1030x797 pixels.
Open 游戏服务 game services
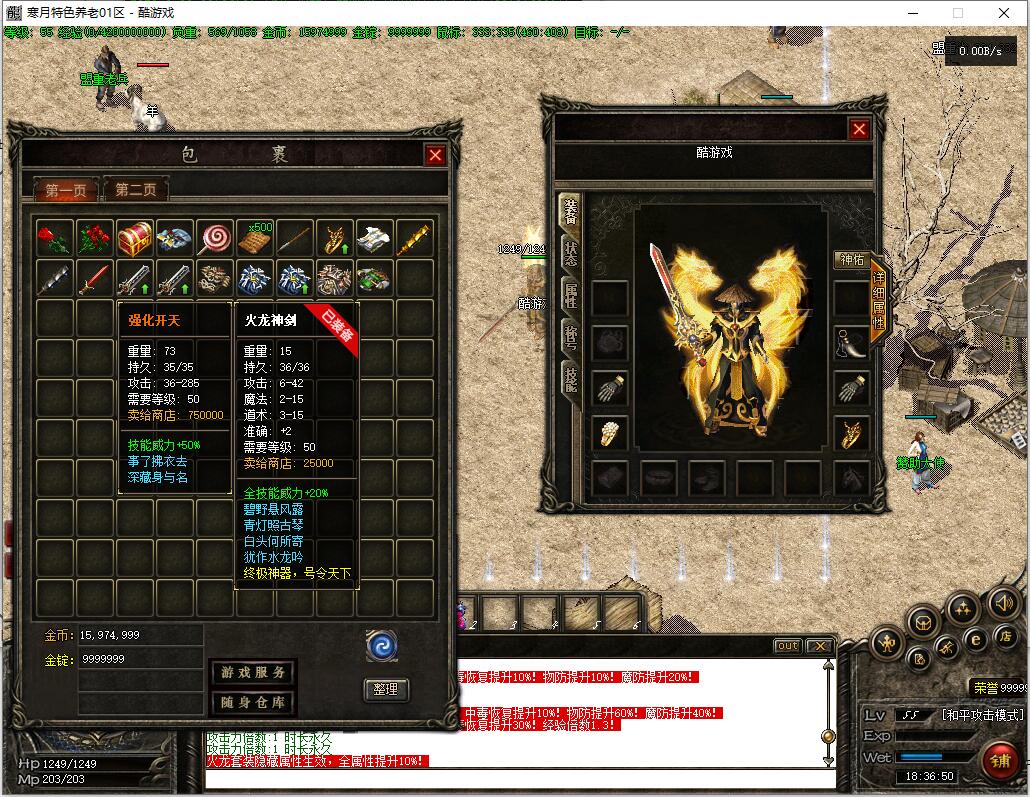[x=252, y=672]
